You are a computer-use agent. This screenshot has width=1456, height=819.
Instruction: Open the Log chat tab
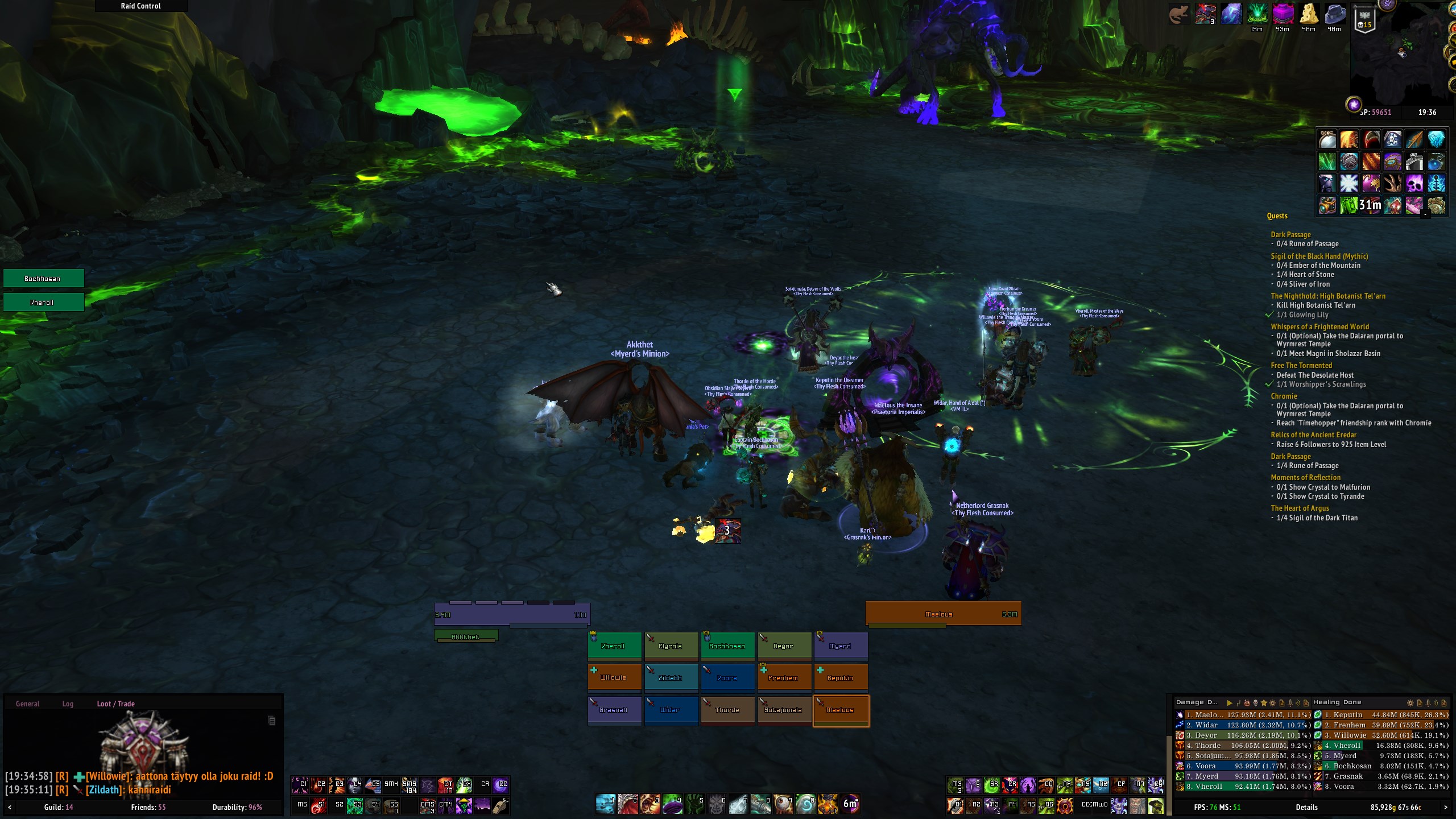pos(68,704)
